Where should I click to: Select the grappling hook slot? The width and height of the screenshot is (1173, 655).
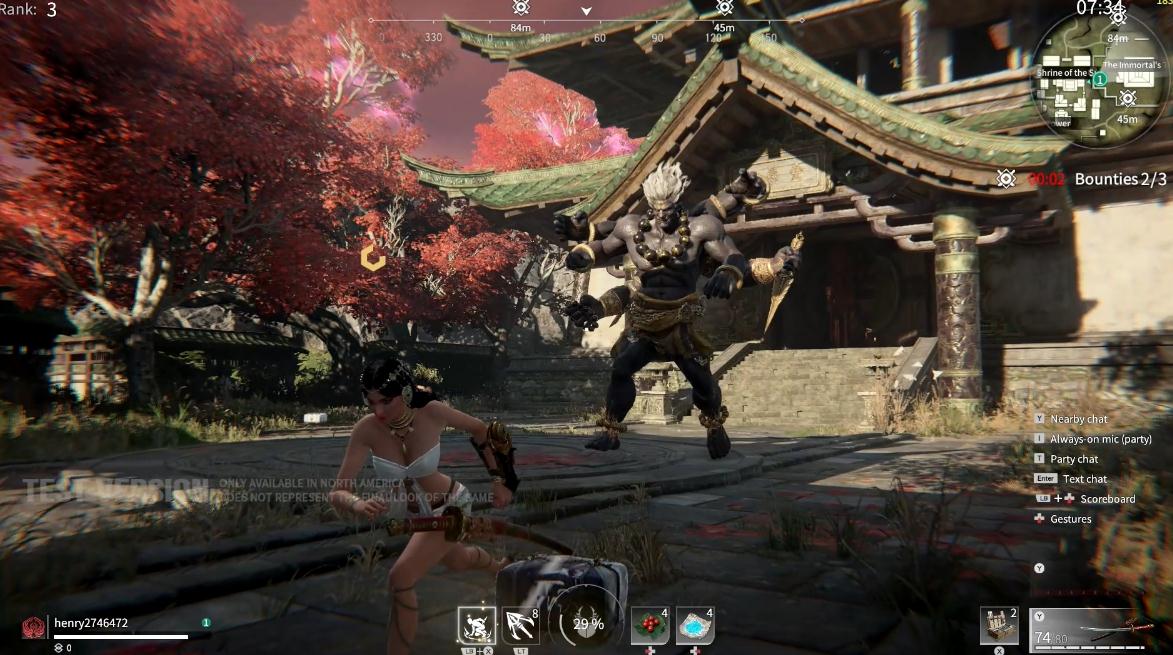click(522, 626)
